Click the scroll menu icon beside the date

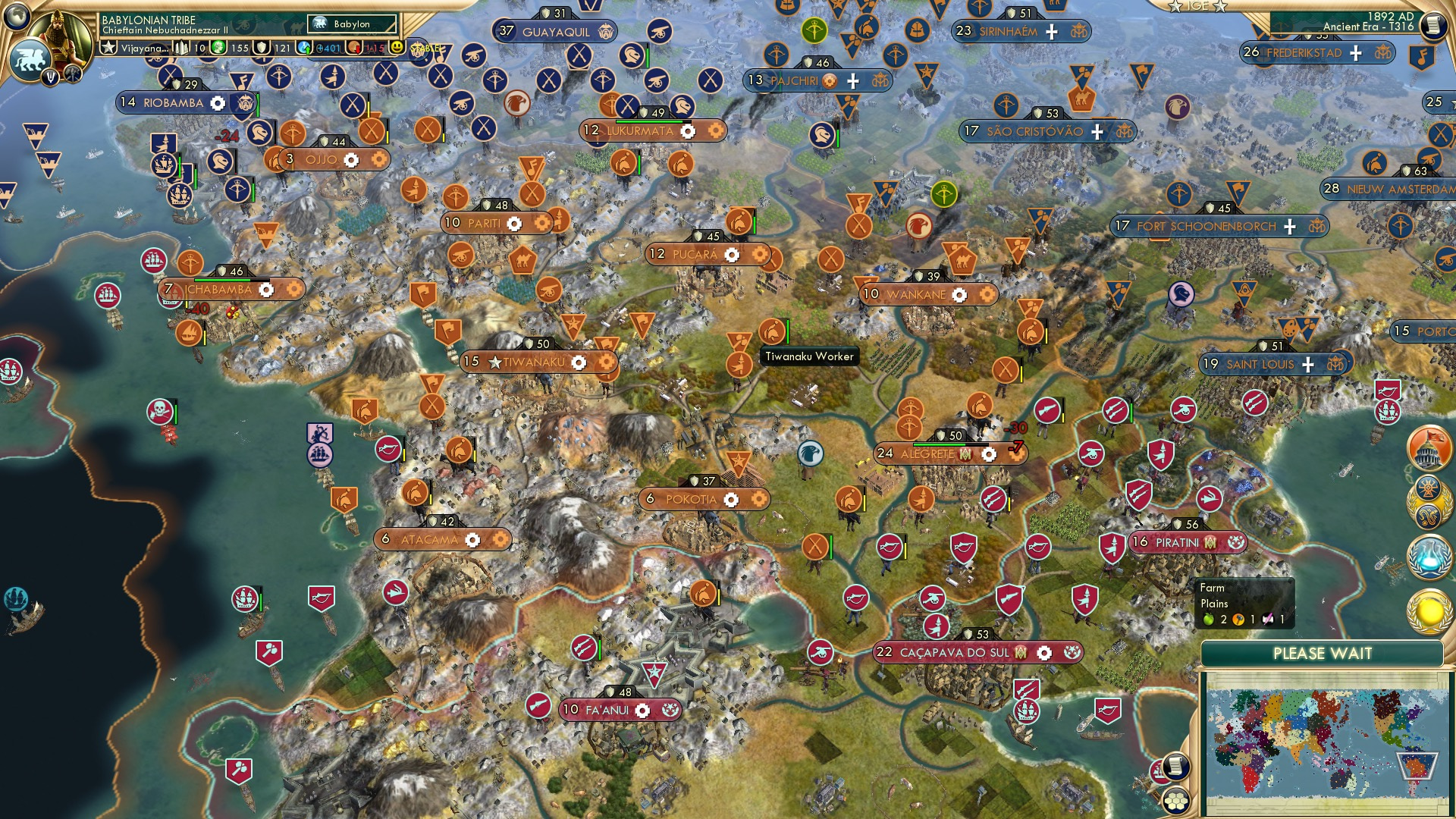[1433, 26]
